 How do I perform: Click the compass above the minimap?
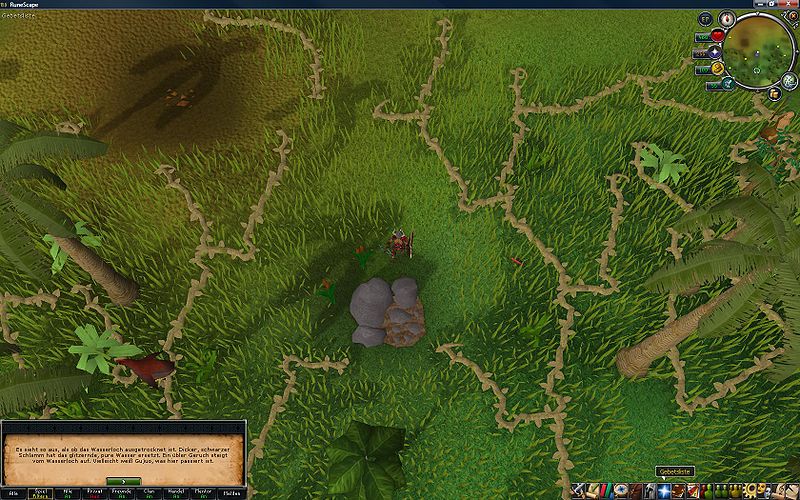coord(728,19)
